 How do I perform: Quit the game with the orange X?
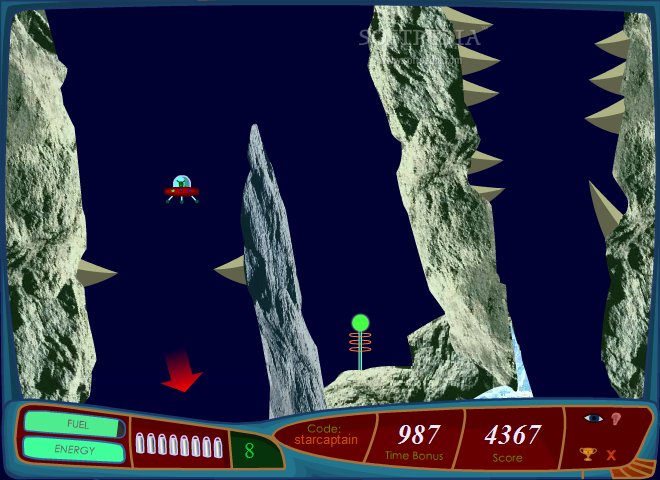click(x=612, y=455)
